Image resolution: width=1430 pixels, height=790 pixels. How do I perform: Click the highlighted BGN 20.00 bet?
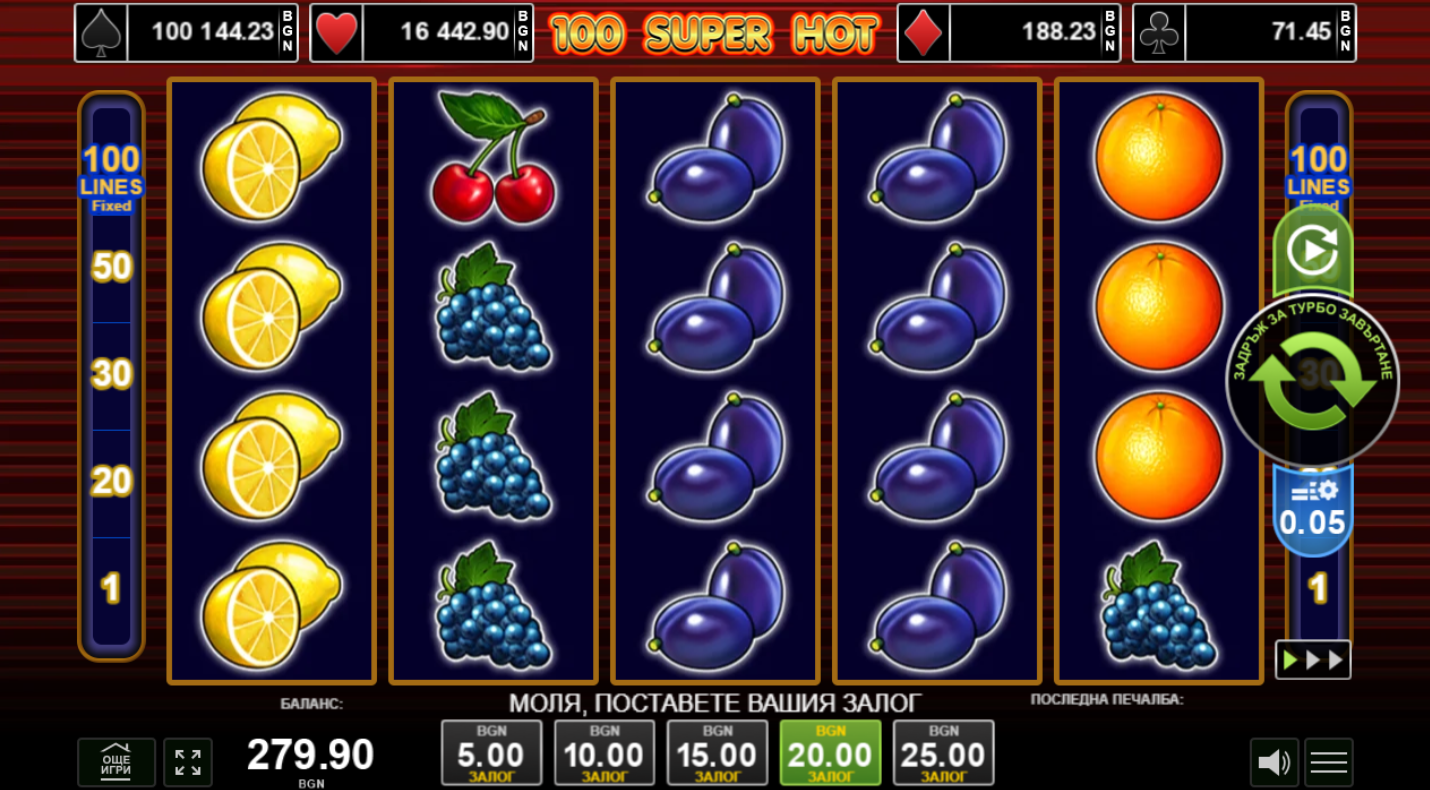click(830, 752)
